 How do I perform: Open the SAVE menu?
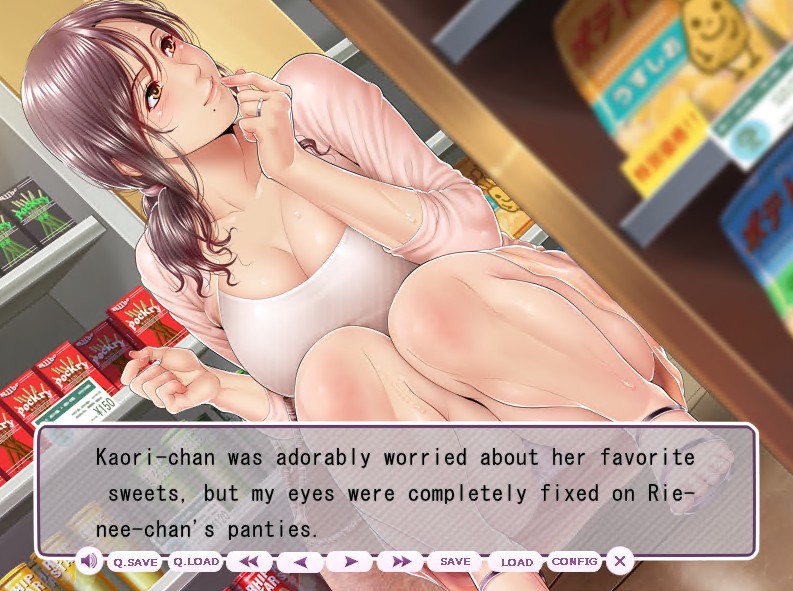455,562
